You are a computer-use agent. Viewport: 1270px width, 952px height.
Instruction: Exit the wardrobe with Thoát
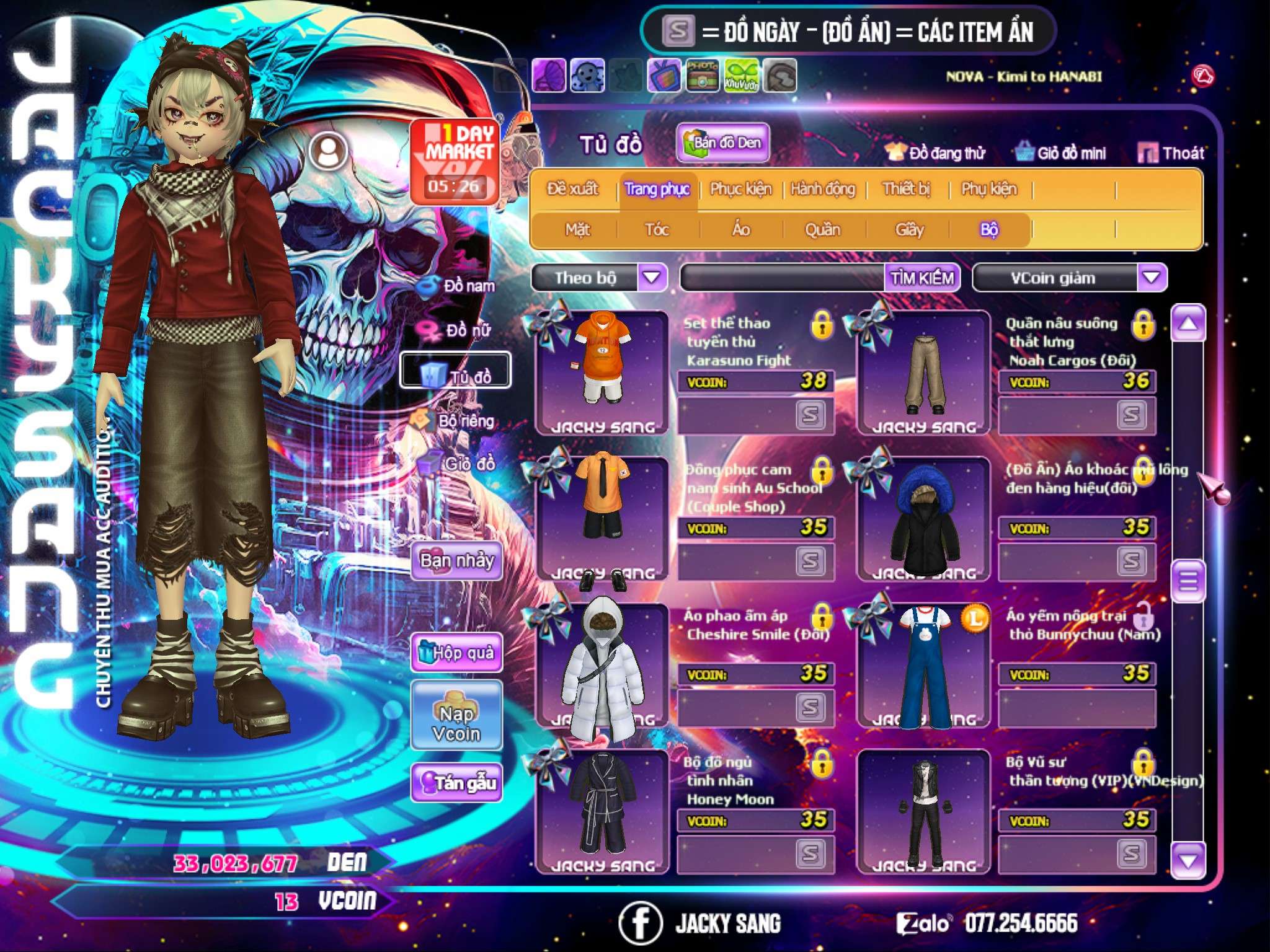click(1171, 153)
